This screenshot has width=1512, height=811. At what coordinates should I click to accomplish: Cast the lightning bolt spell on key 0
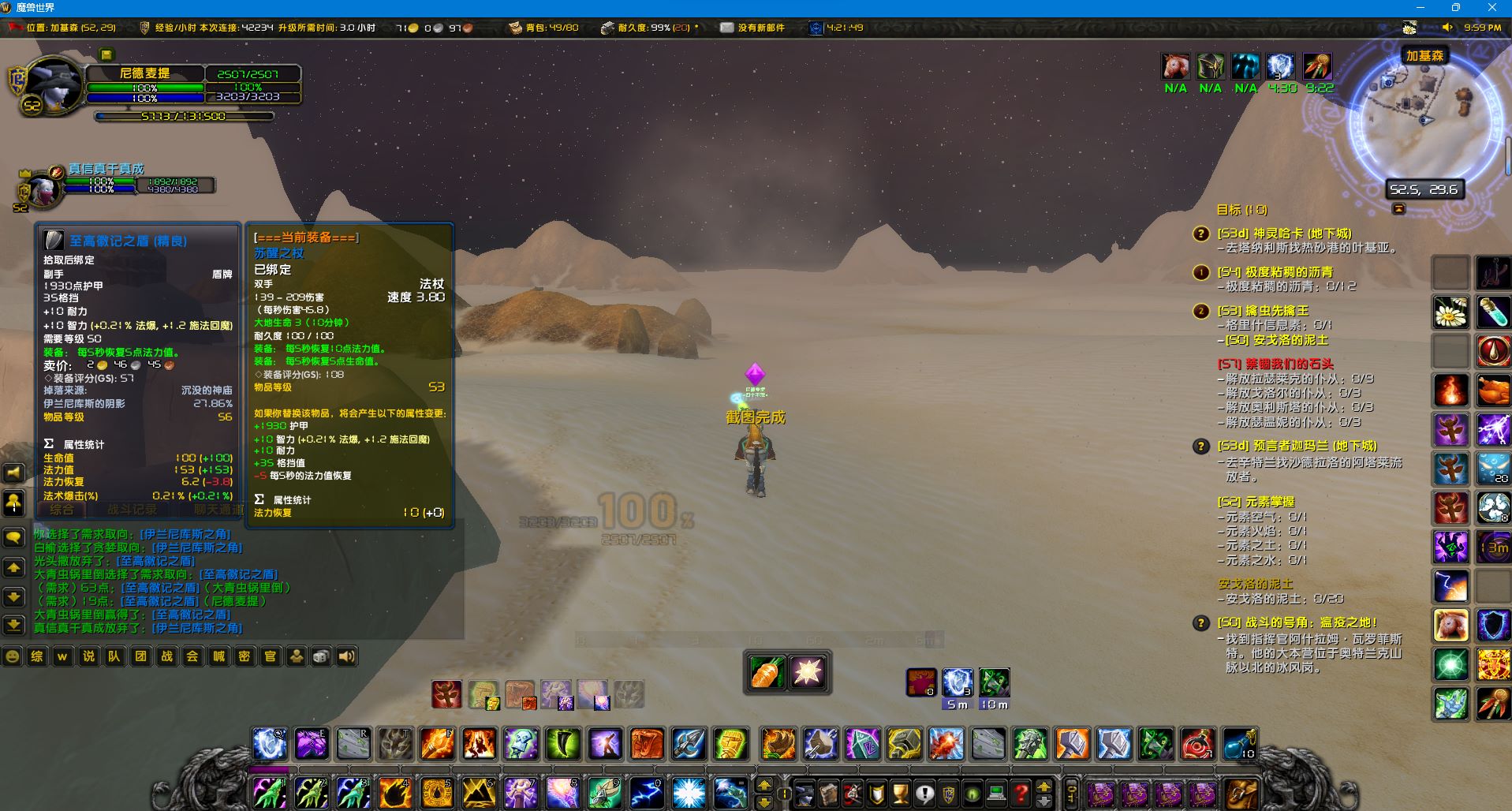[x=645, y=792]
